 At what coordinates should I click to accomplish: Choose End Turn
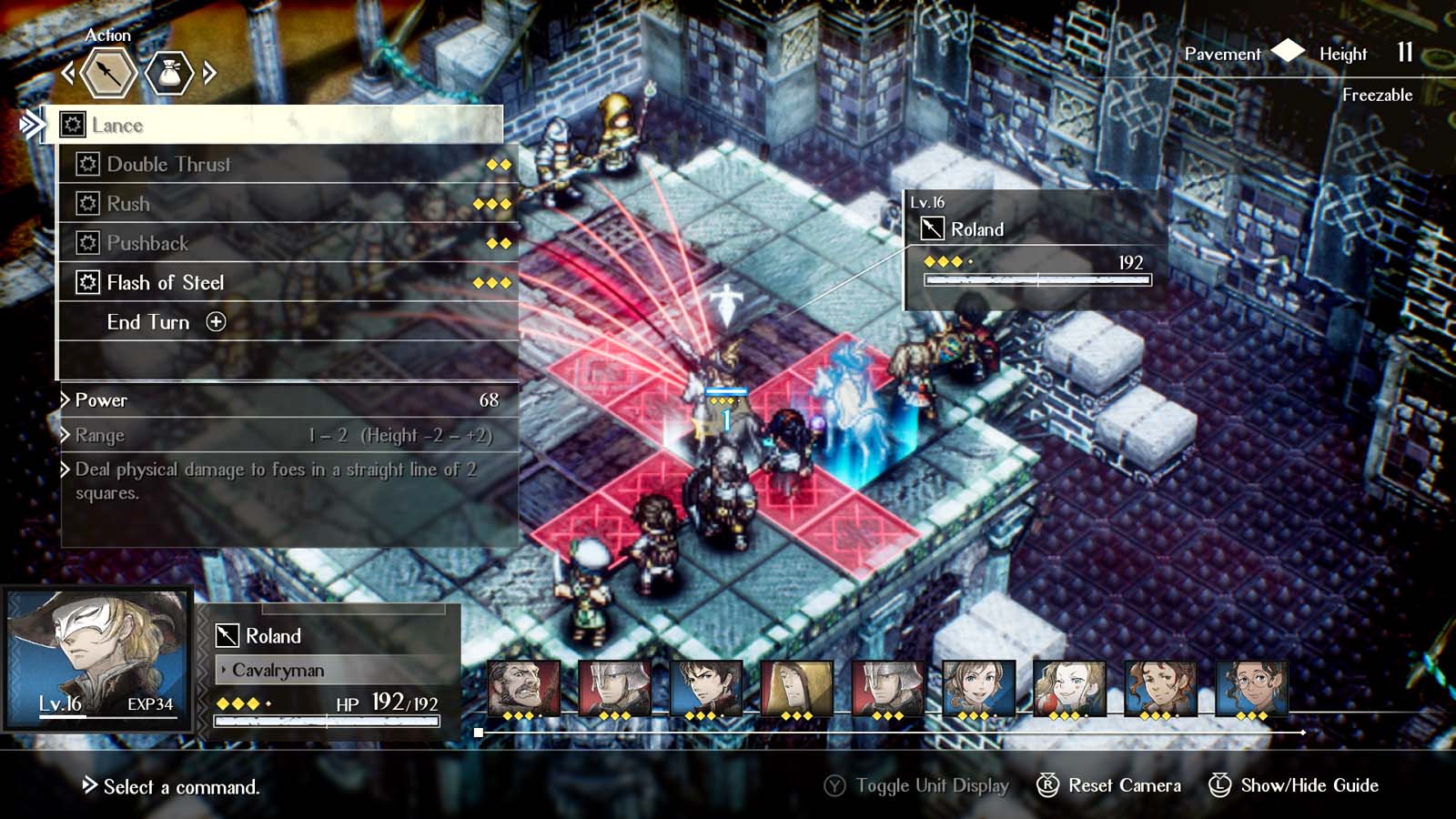pos(148,322)
